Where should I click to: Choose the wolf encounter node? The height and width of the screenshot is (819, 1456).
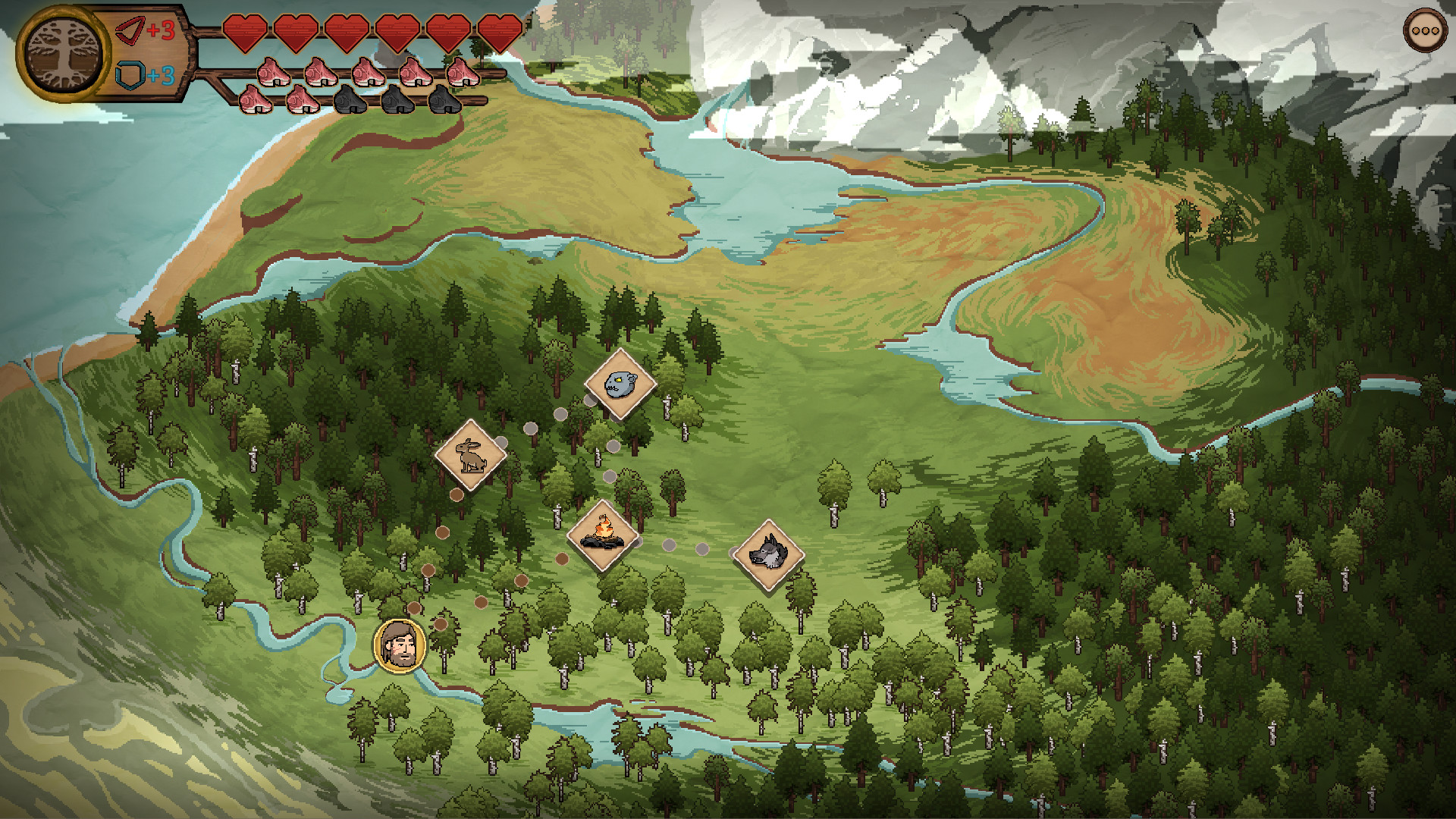point(768,554)
